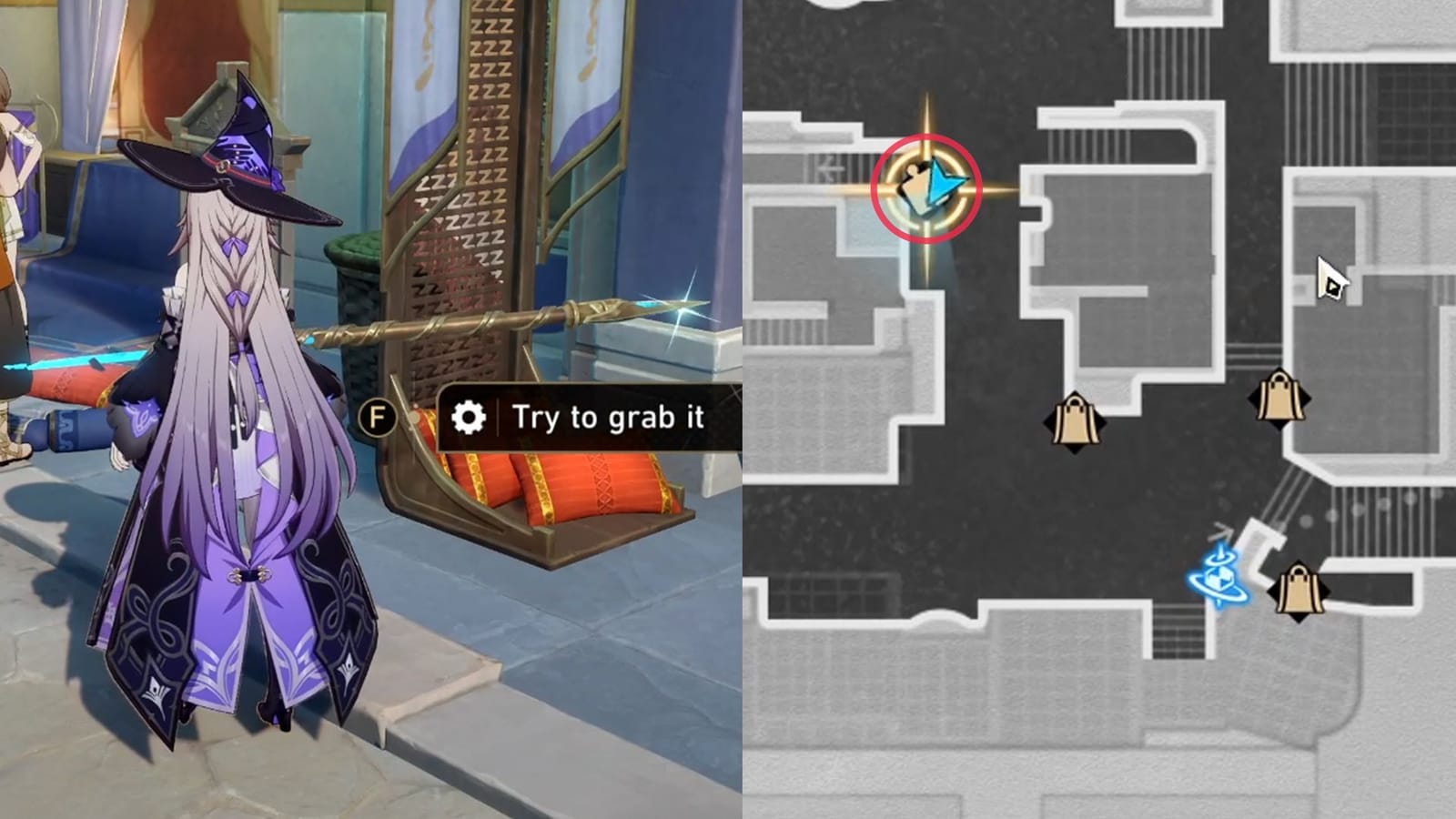Image resolution: width=1456 pixels, height=819 pixels.
Task: Open the glowing blue Space Anchor teleport icon
Action: tap(1218, 578)
